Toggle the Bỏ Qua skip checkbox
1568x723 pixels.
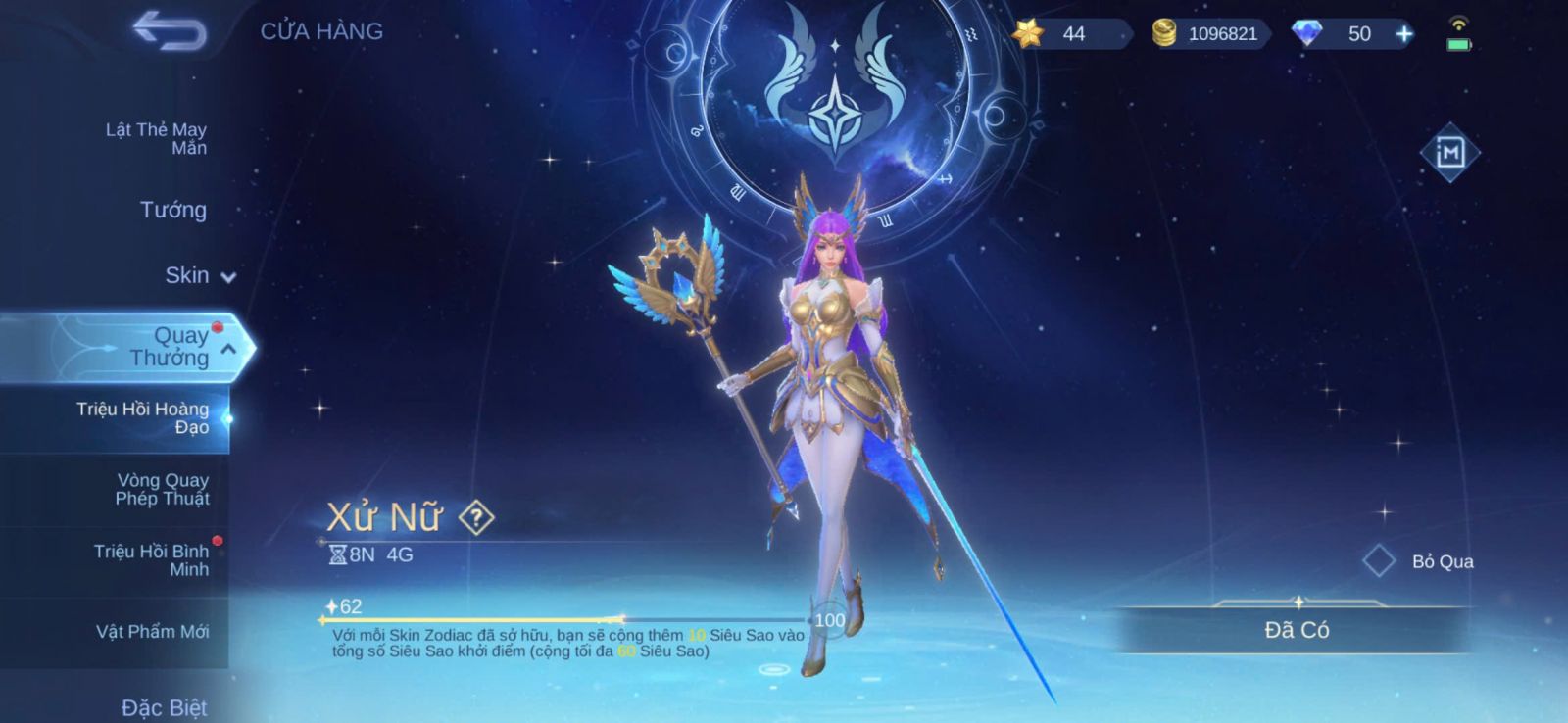1379,561
